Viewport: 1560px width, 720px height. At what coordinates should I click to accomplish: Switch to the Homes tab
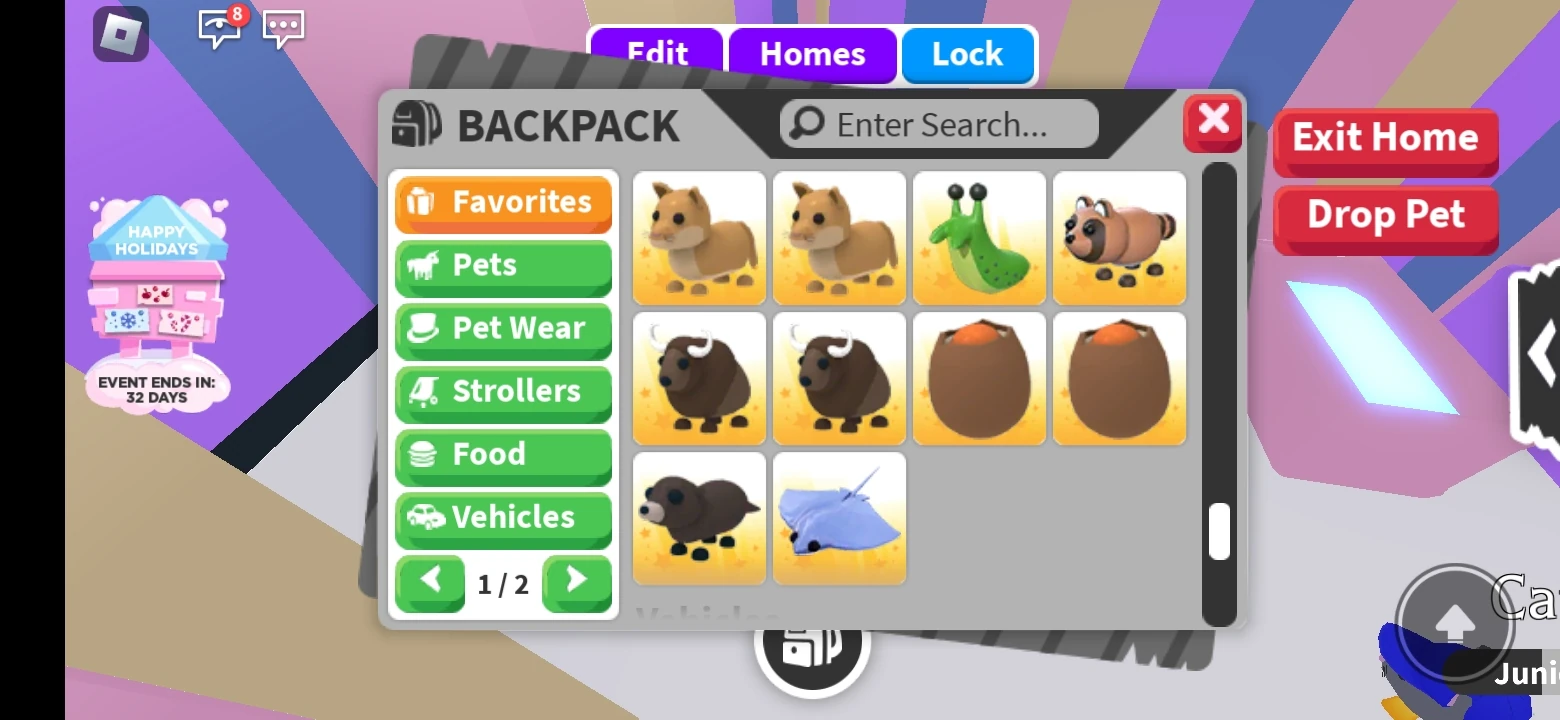[x=812, y=55]
